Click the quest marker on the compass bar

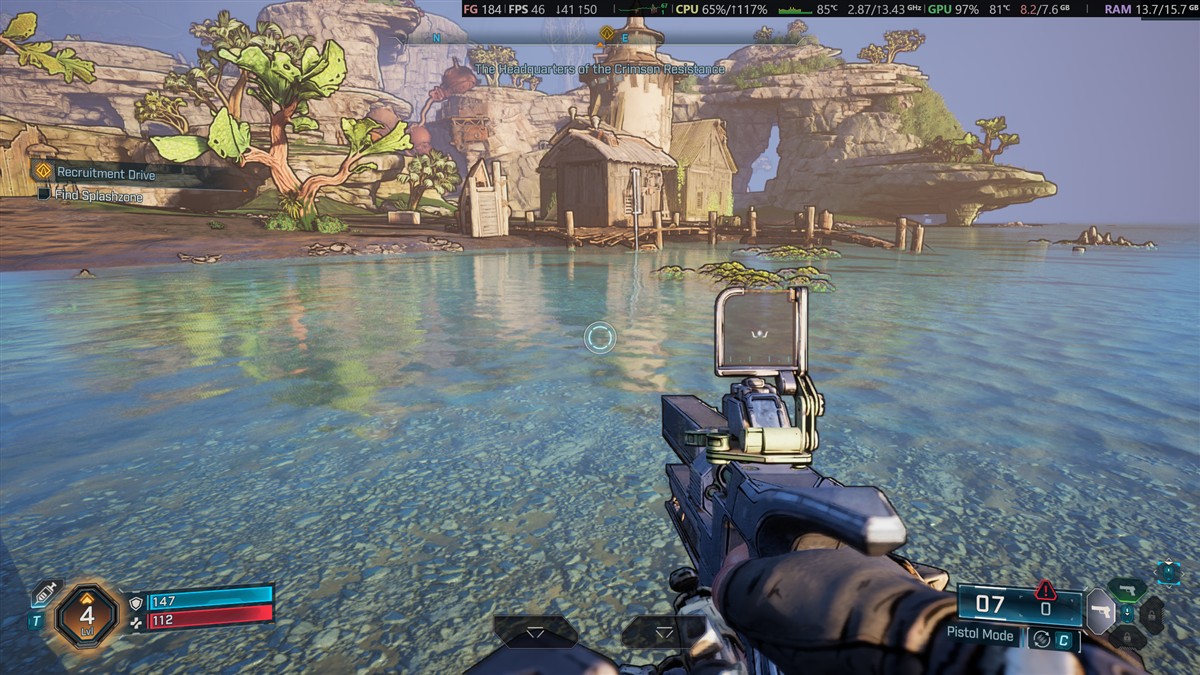606,34
